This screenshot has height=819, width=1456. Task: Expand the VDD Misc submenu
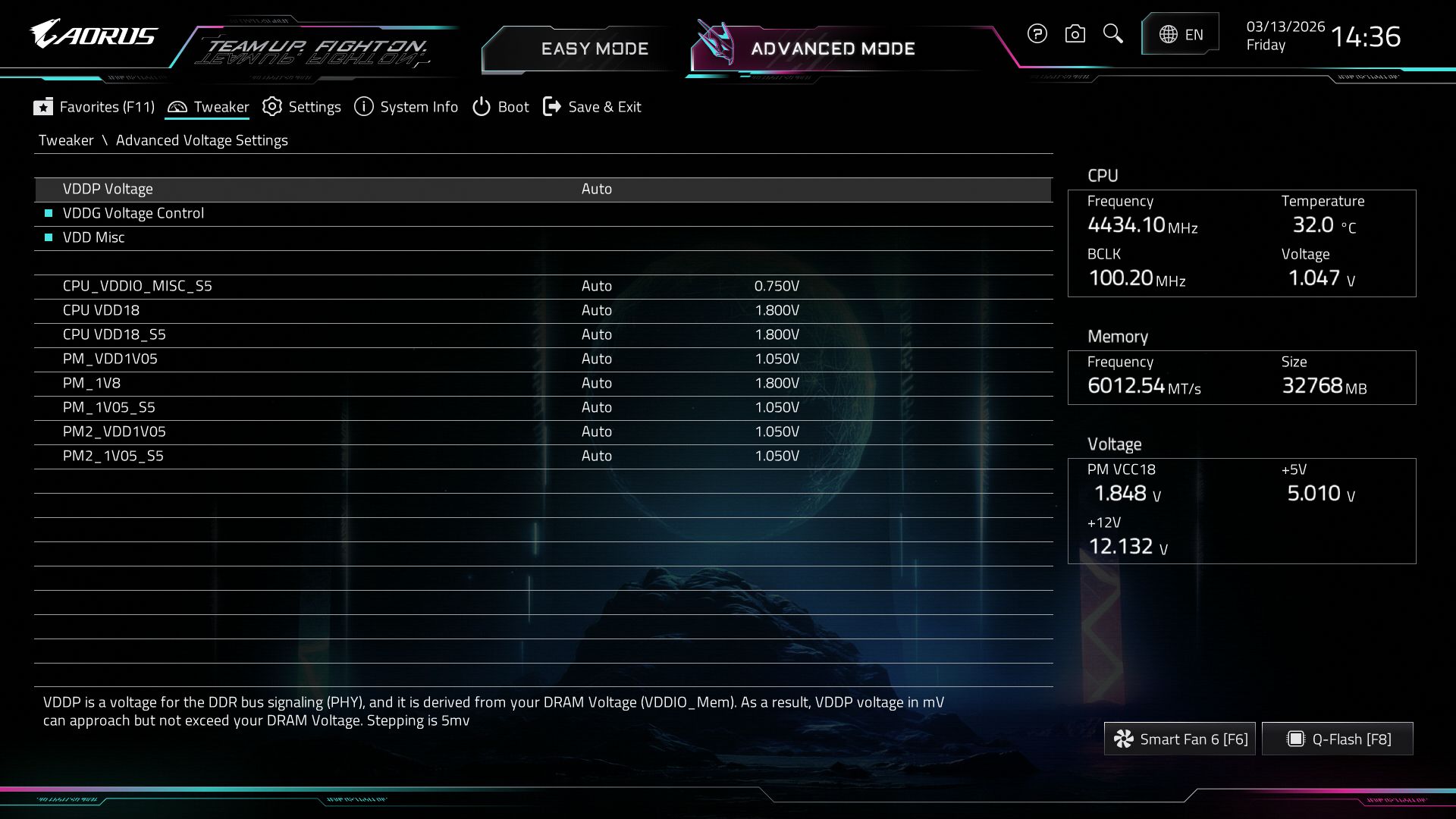[x=94, y=237]
